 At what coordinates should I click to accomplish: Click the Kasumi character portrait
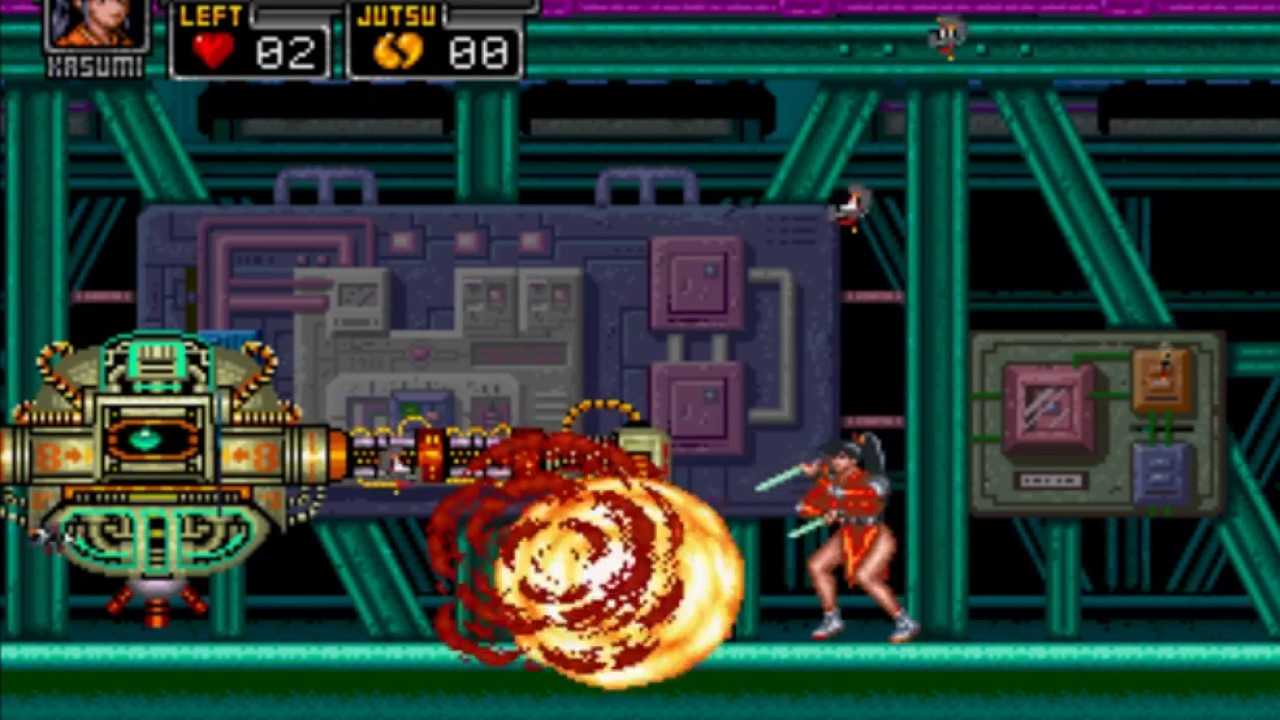[x=96, y=24]
